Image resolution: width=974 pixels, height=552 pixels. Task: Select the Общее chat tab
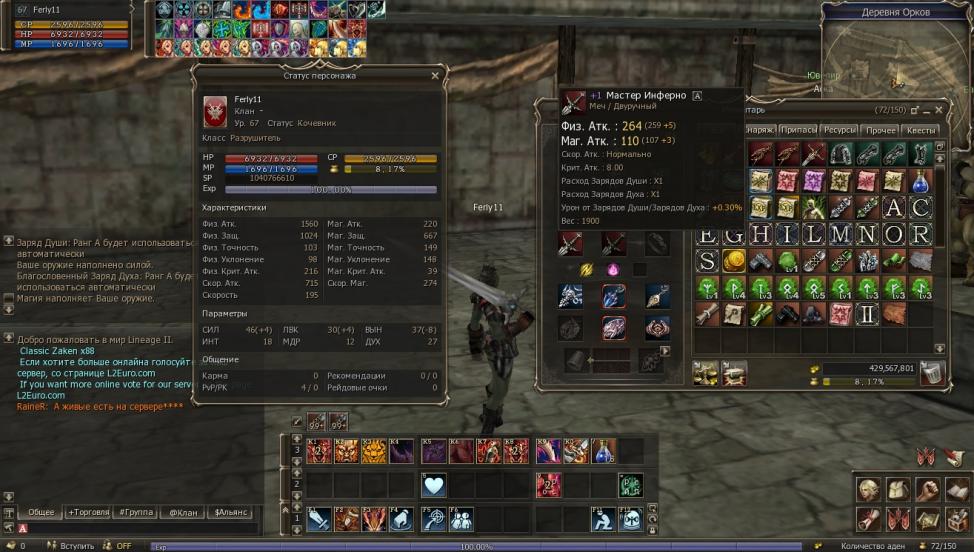click(x=40, y=512)
